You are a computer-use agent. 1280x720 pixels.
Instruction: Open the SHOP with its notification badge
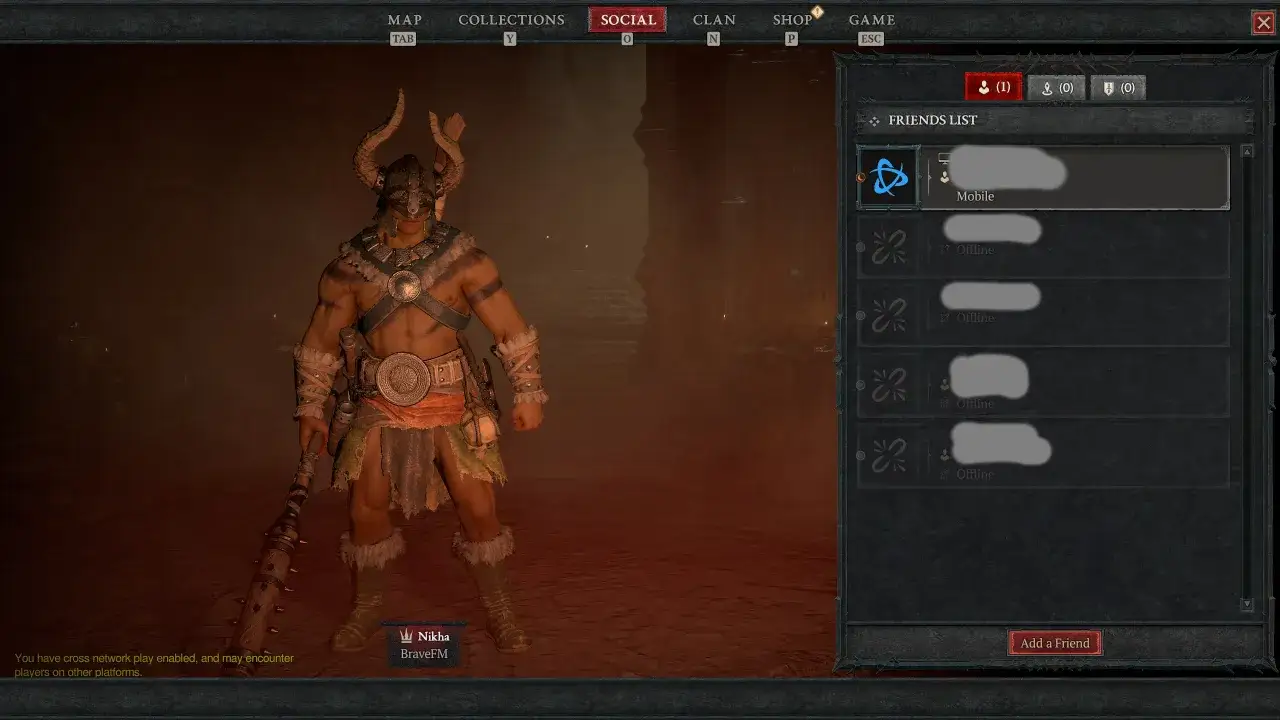pos(791,19)
